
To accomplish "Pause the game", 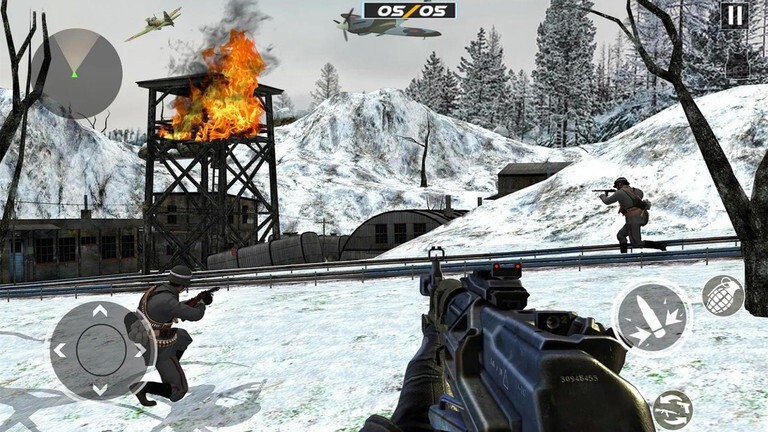I will [734, 15].
